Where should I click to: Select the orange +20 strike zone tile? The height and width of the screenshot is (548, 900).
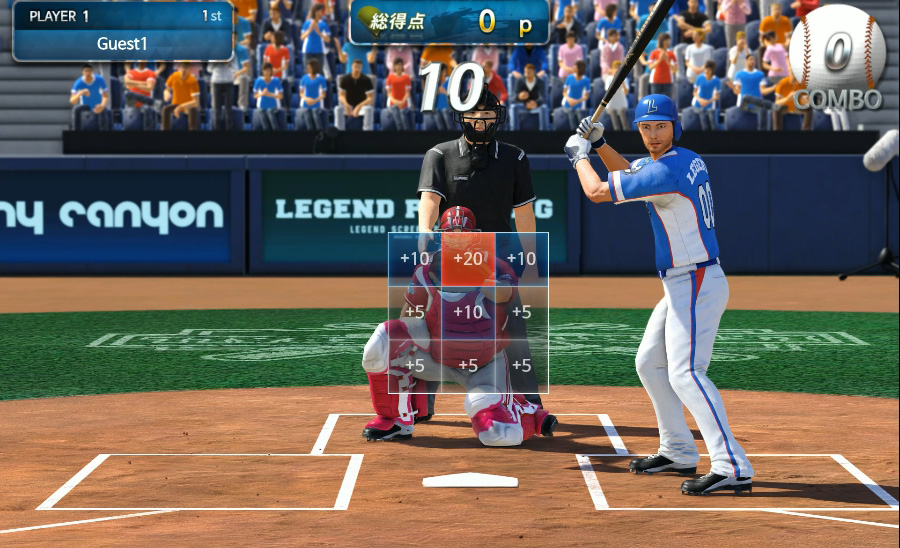tap(468, 259)
